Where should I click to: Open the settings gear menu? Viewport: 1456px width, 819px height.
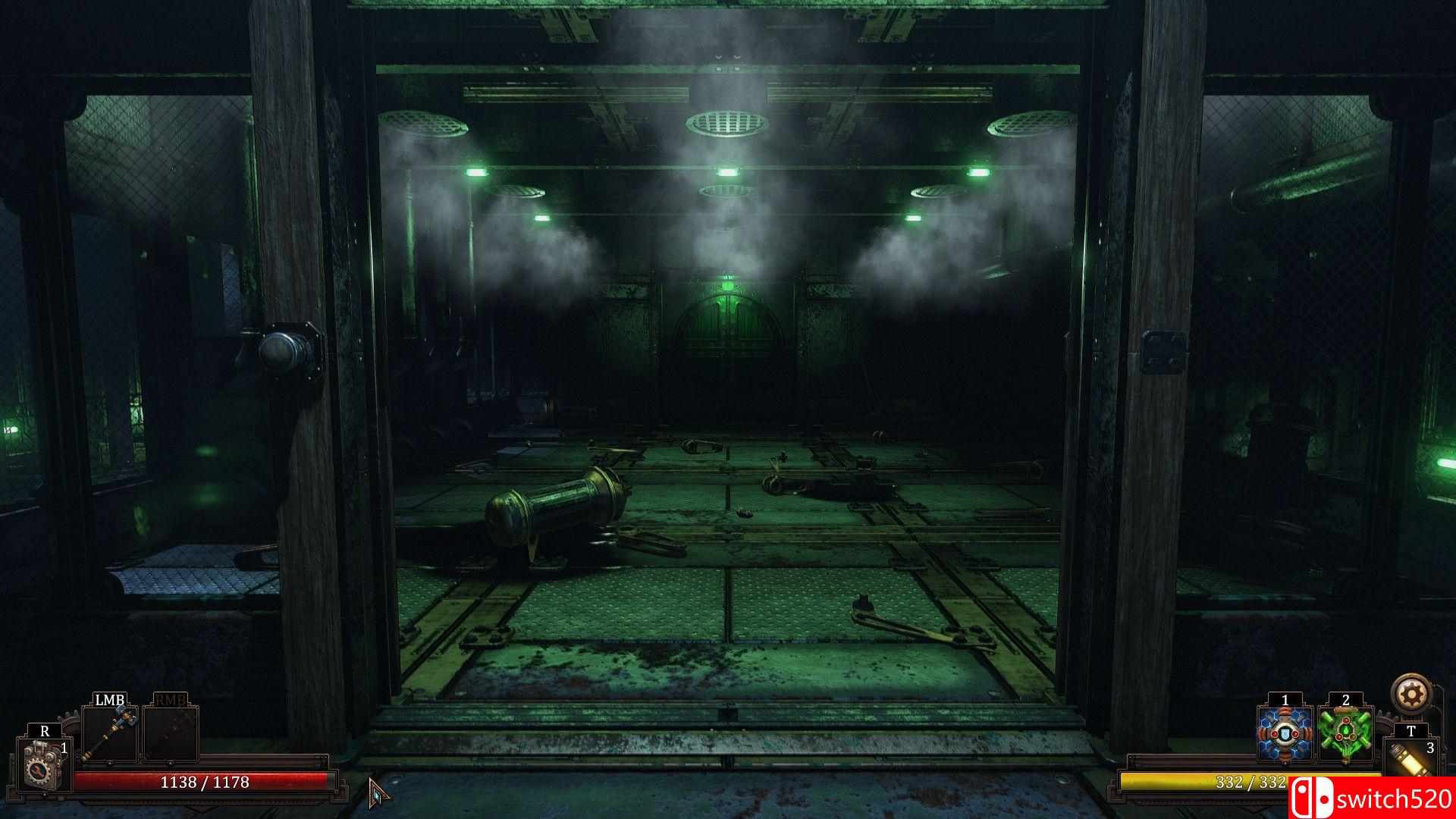(x=1410, y=694)
